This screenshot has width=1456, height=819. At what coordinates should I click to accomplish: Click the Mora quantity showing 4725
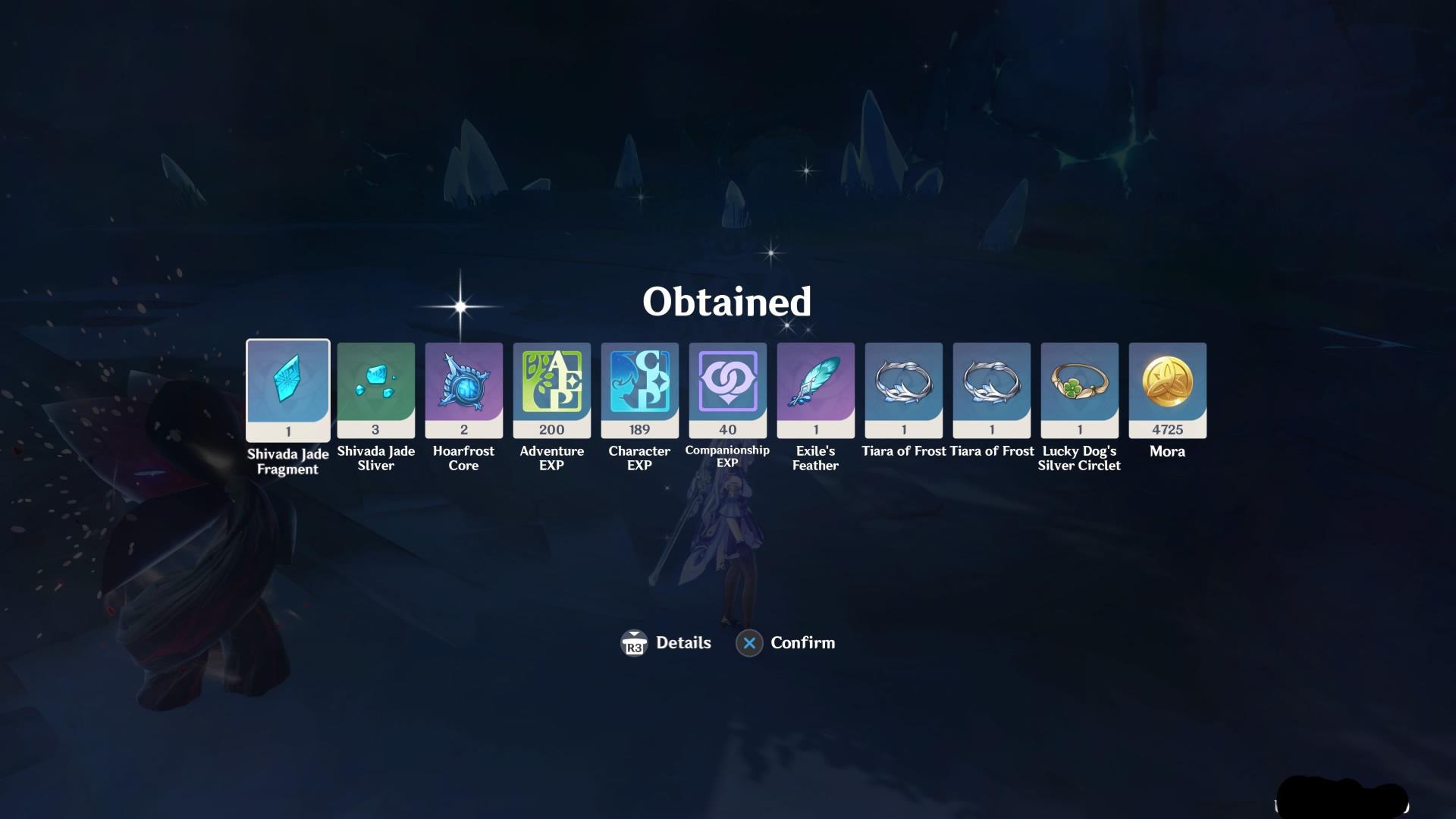[1168, 429]
